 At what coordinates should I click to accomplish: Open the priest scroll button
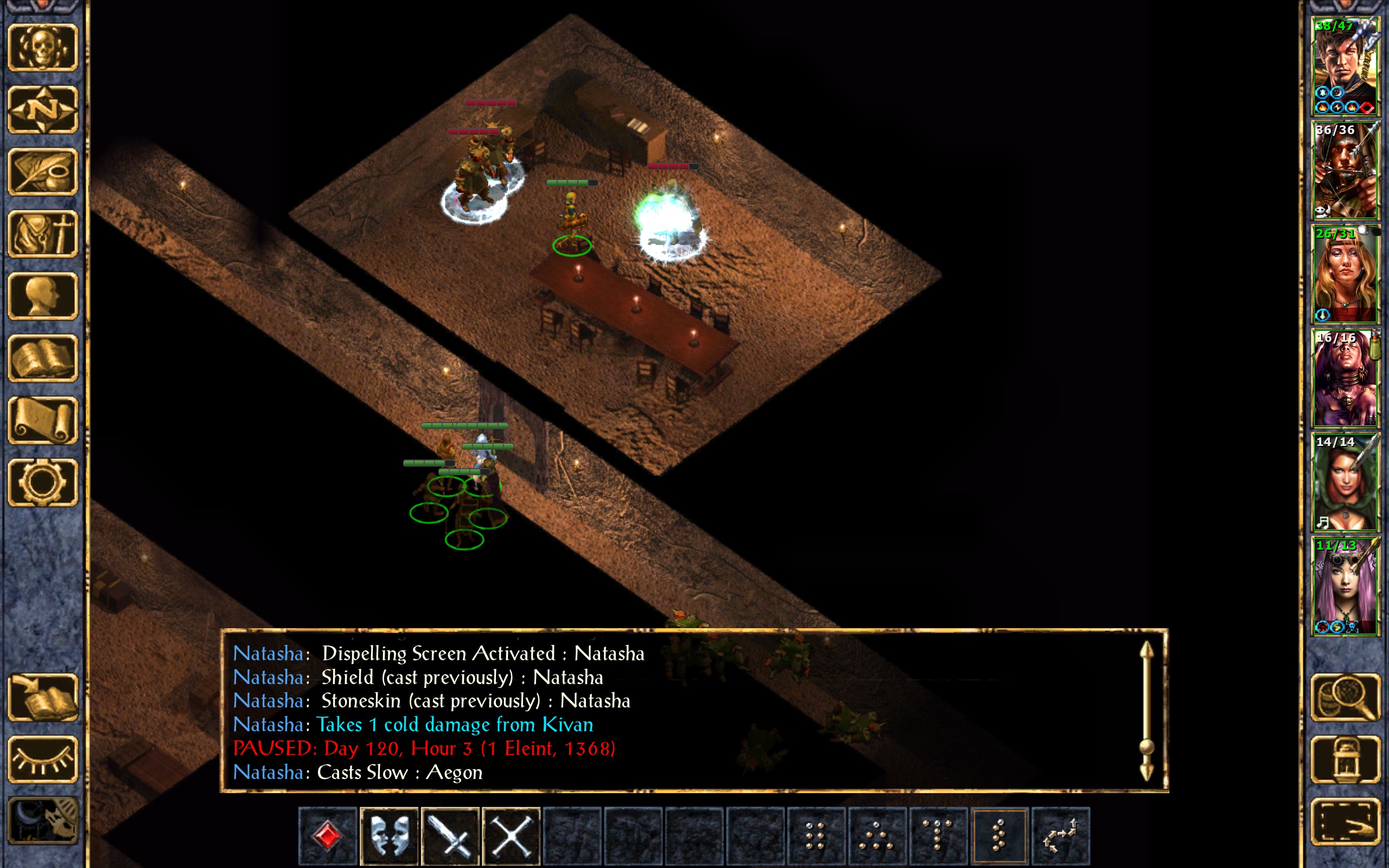pyautogui.click(x=42, y=421)
